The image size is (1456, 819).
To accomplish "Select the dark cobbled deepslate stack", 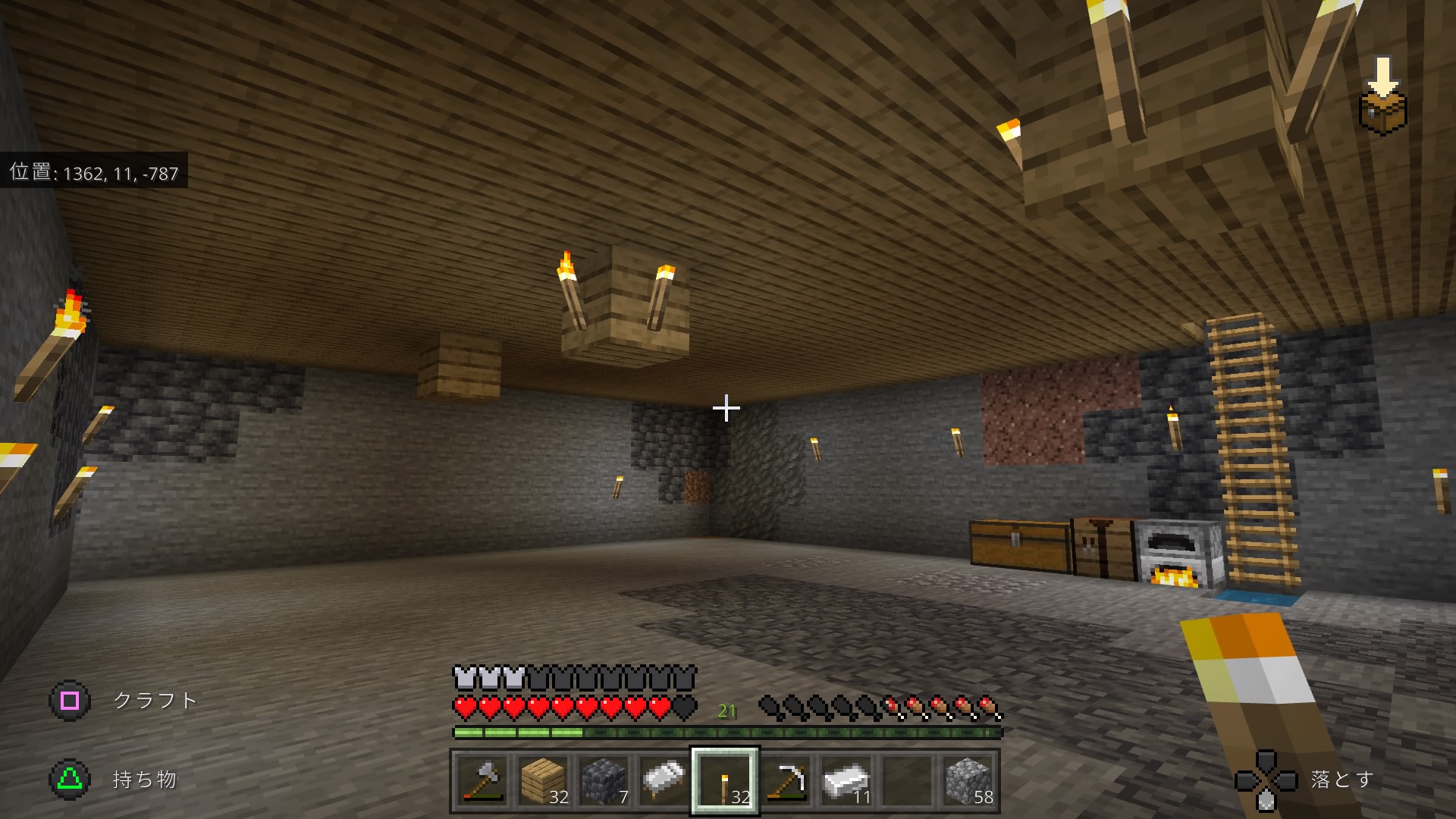I will (604, 781).
